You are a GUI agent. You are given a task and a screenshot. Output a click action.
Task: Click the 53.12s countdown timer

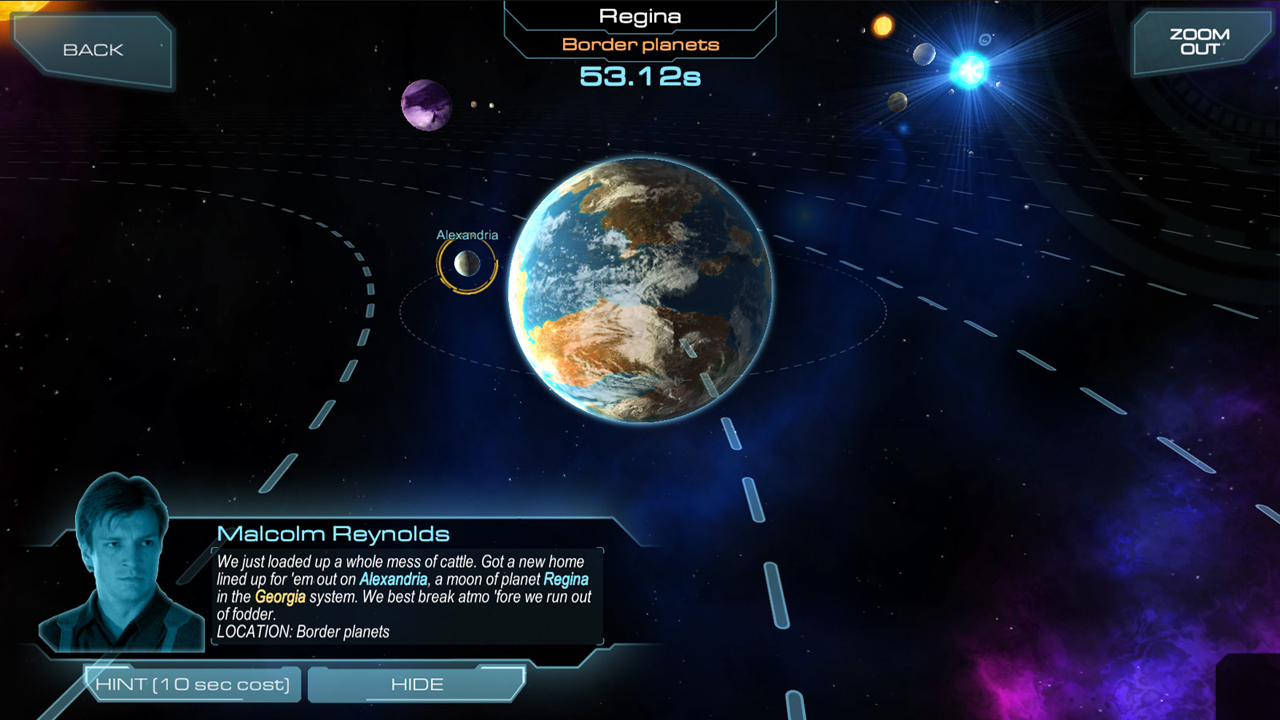tap(640, 75)
